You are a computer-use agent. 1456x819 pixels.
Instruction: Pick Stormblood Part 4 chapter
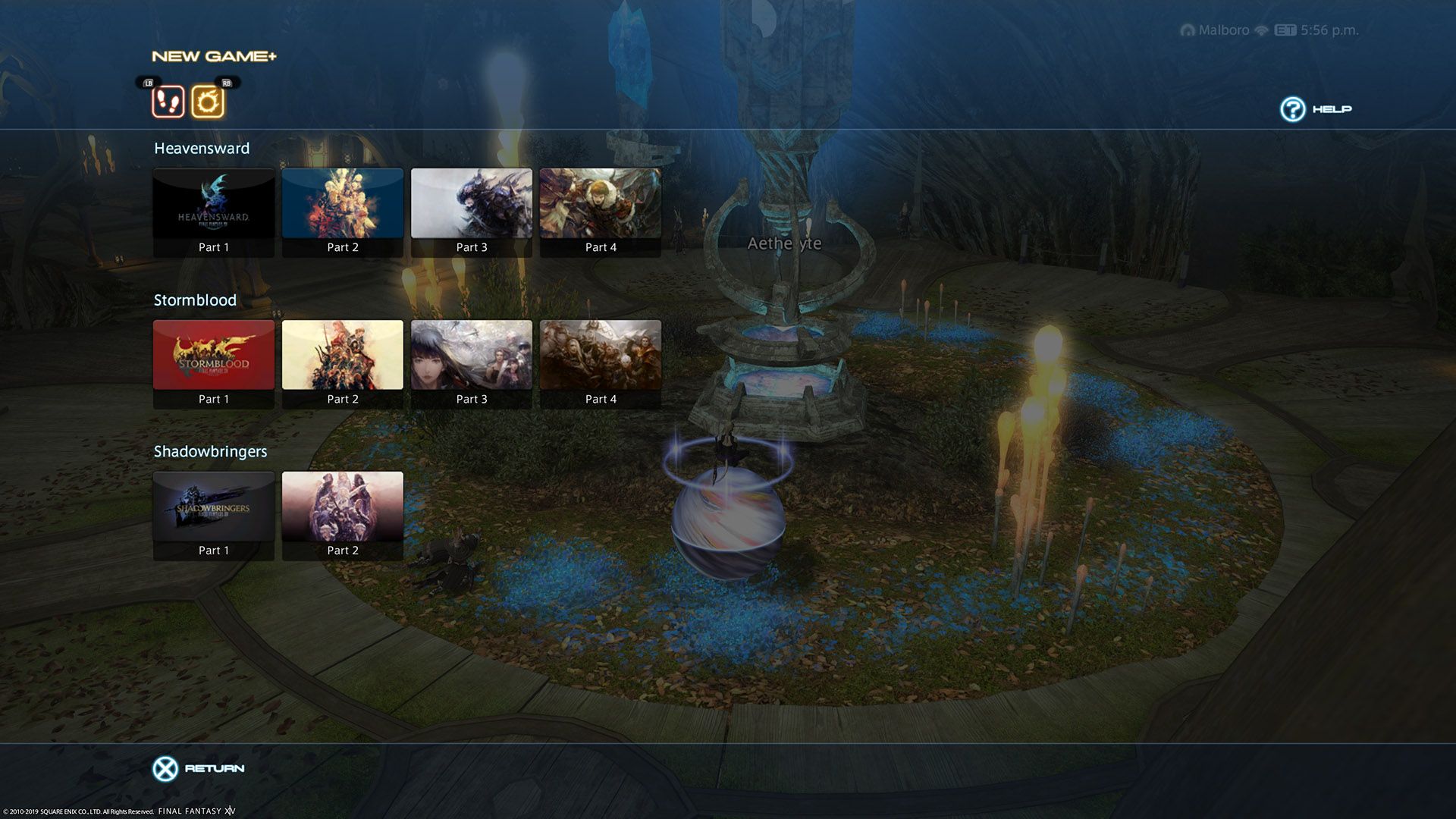[x=600, y=364]
